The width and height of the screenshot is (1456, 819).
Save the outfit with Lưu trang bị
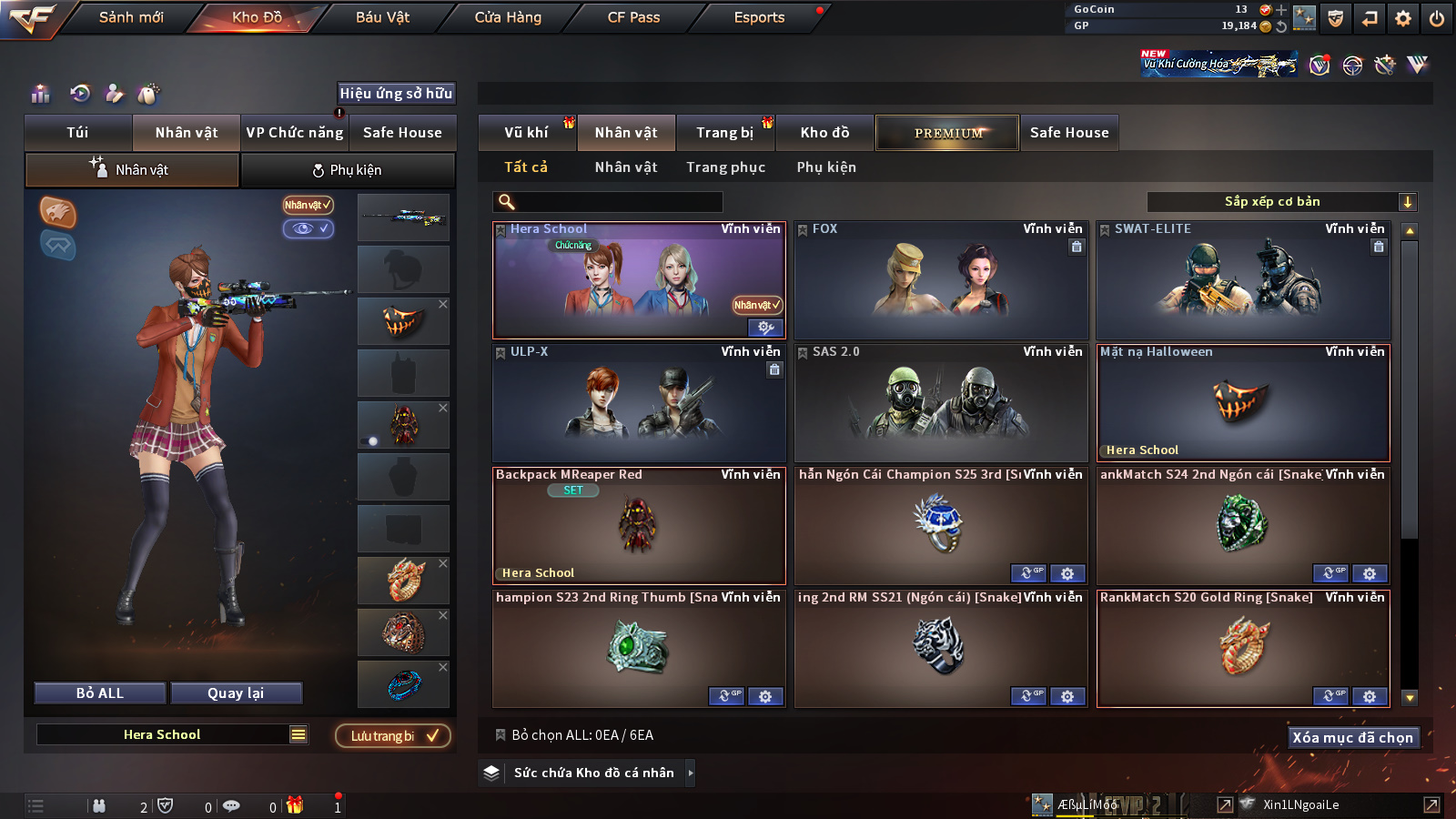[393, 736]
